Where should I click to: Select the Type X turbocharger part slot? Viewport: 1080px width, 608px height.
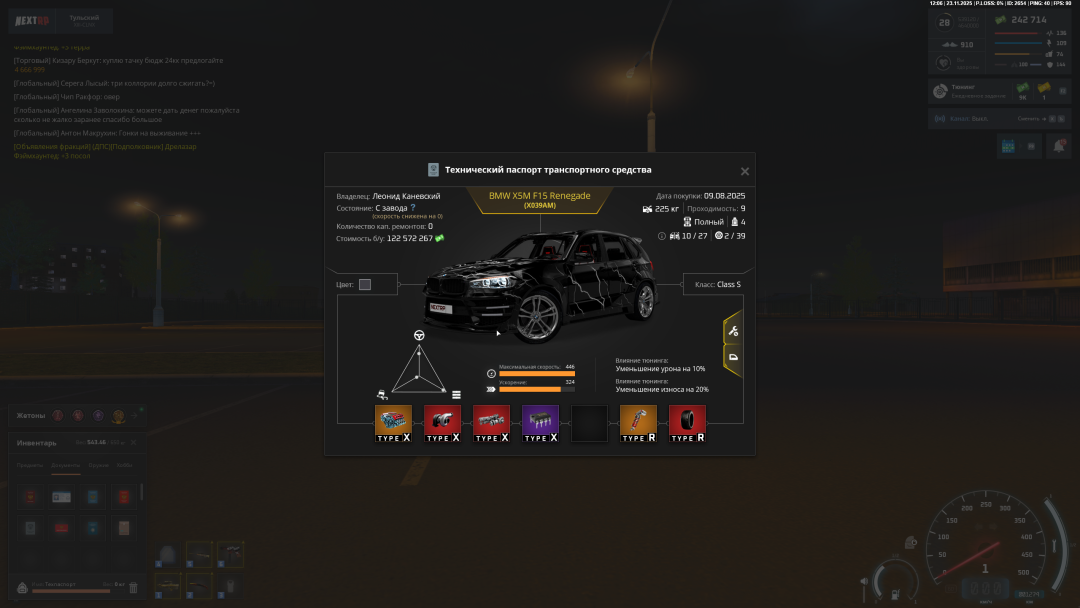442,423
